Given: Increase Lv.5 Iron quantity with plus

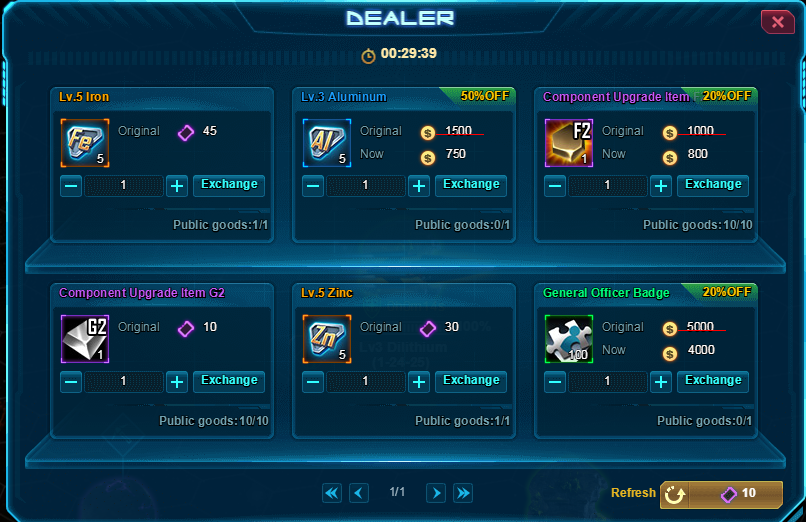Looking at the screenshot, I should pos(177,186).
